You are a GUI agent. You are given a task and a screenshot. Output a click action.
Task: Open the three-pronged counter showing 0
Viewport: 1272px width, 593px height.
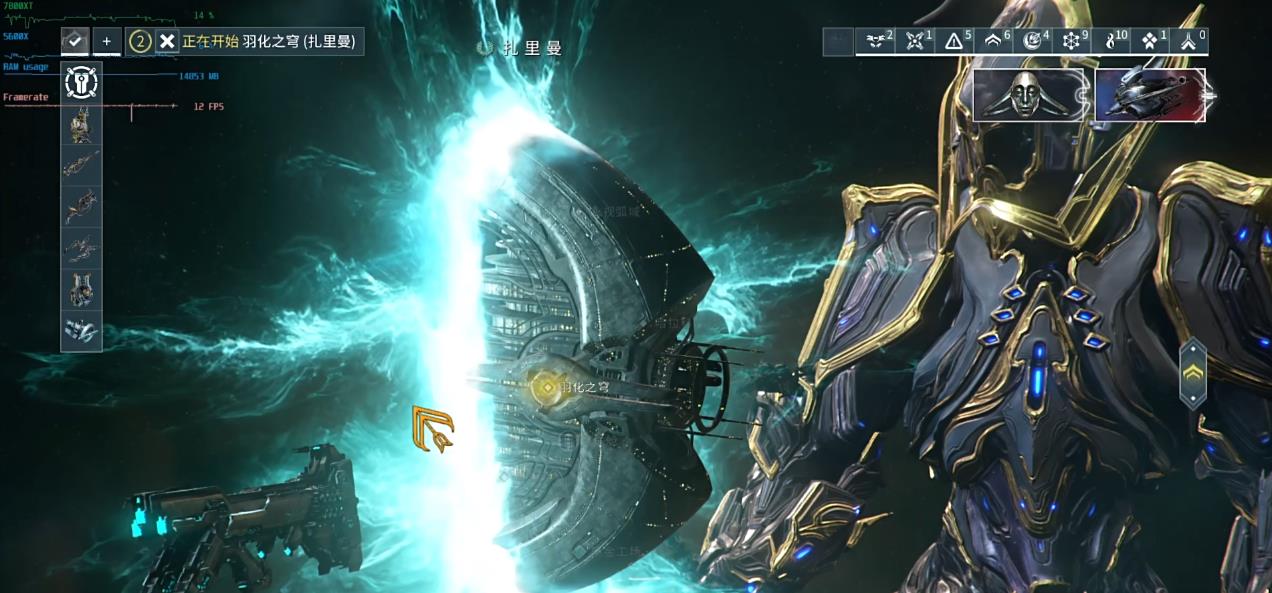(1190, 41)
